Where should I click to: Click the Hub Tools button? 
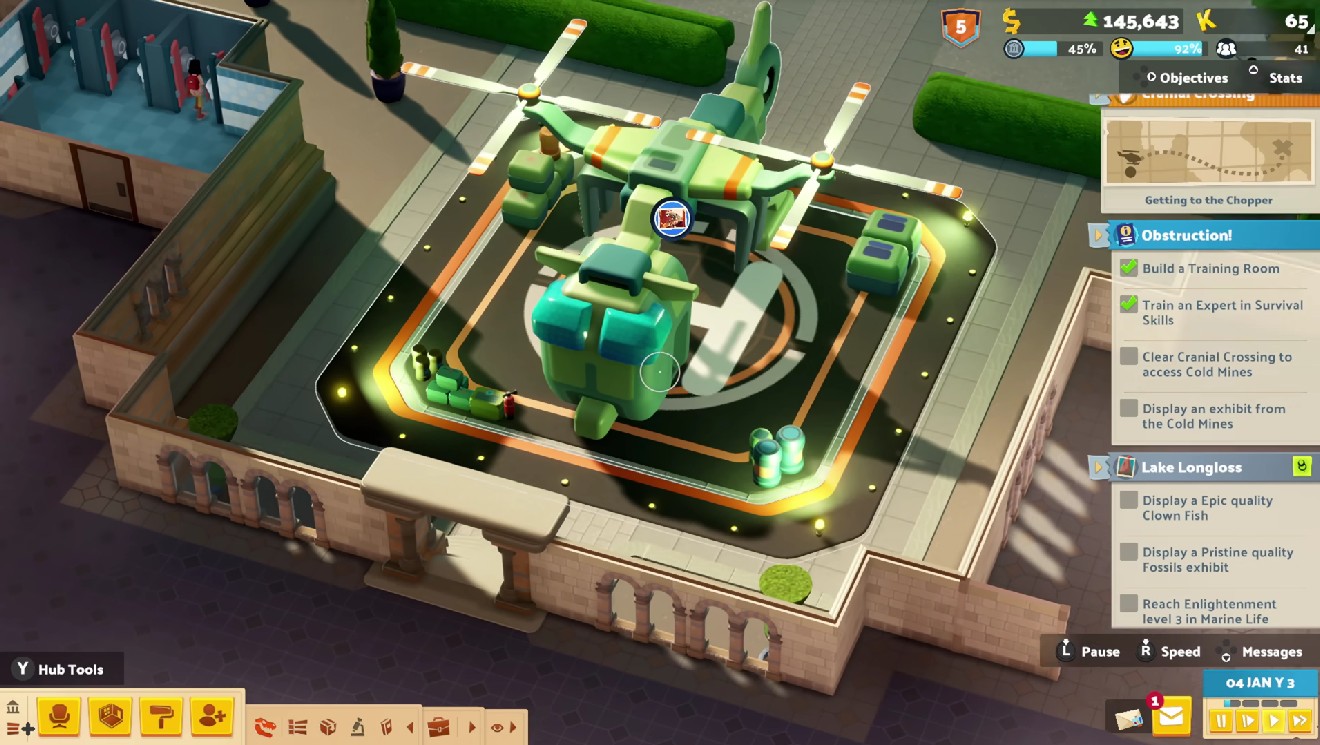pos(63,670)
